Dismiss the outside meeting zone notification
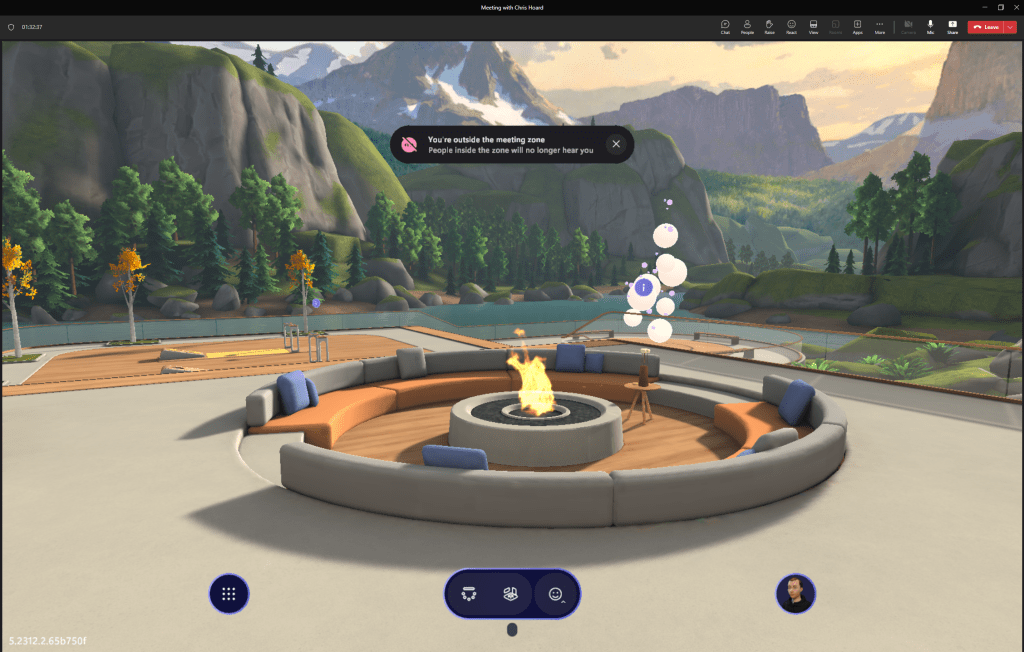 [616, 144]
